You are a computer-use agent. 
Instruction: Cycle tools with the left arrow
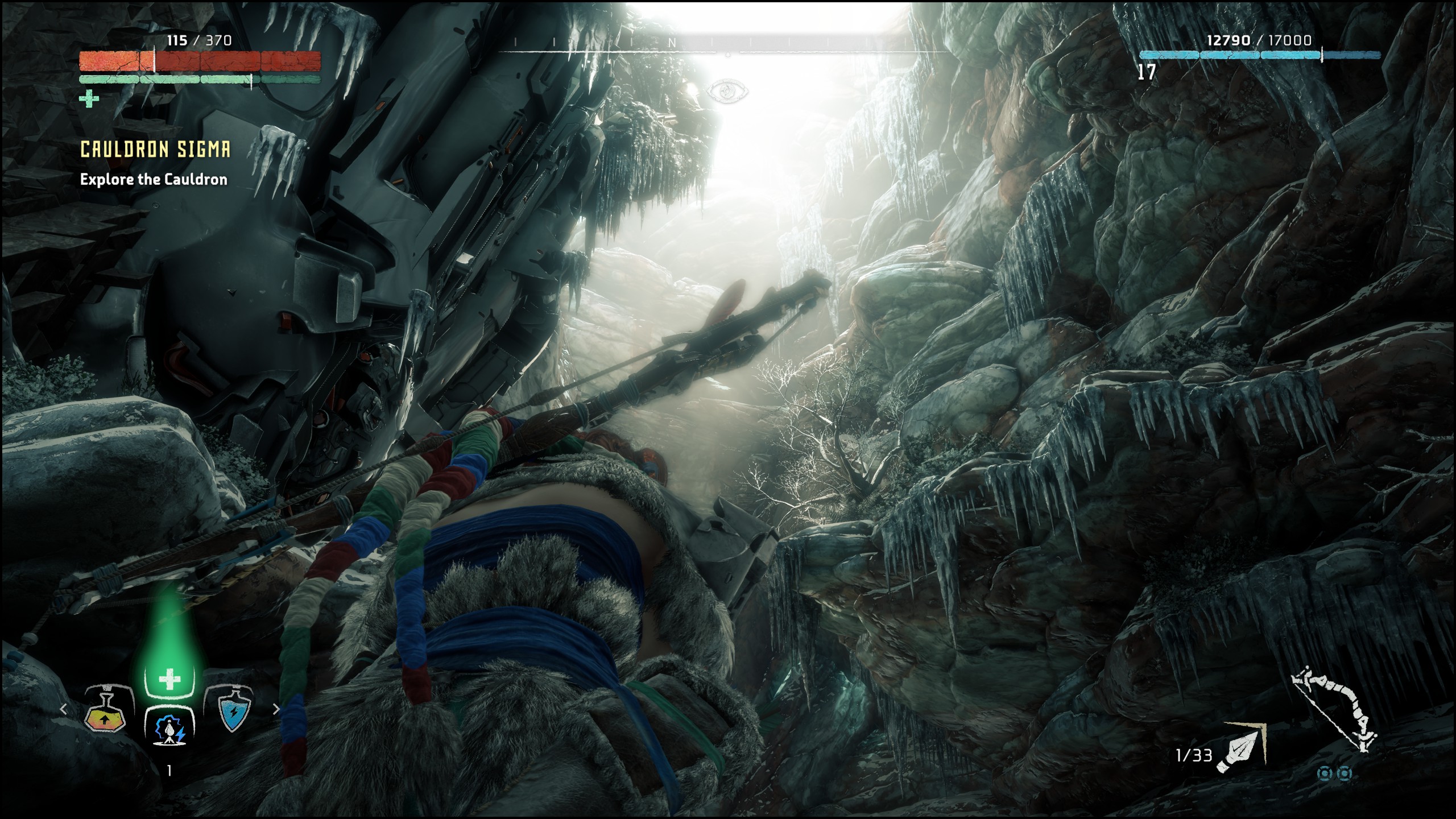tap(64, 709)
